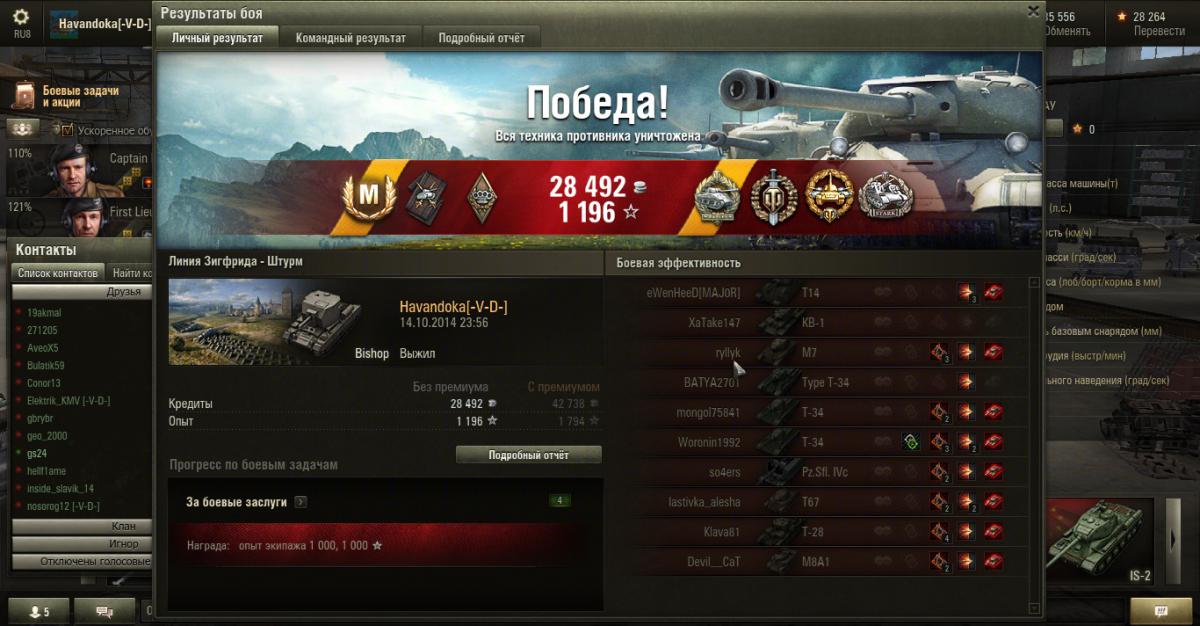Click the Mastery badge M medal icon

(x=369, y=196)
